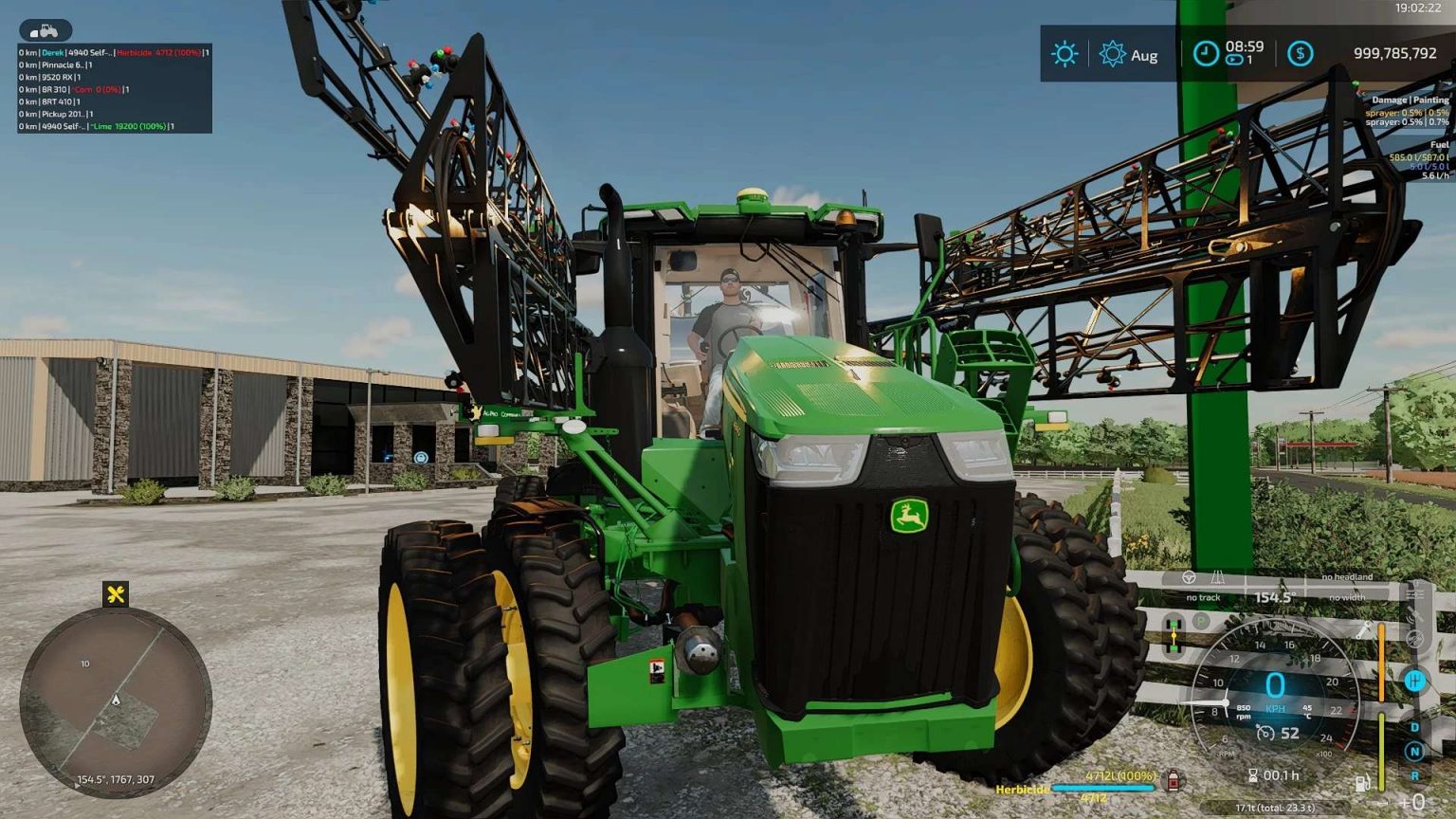Click the R reverse gear button
The image size is (1456, 819).
click(1414, 775)
